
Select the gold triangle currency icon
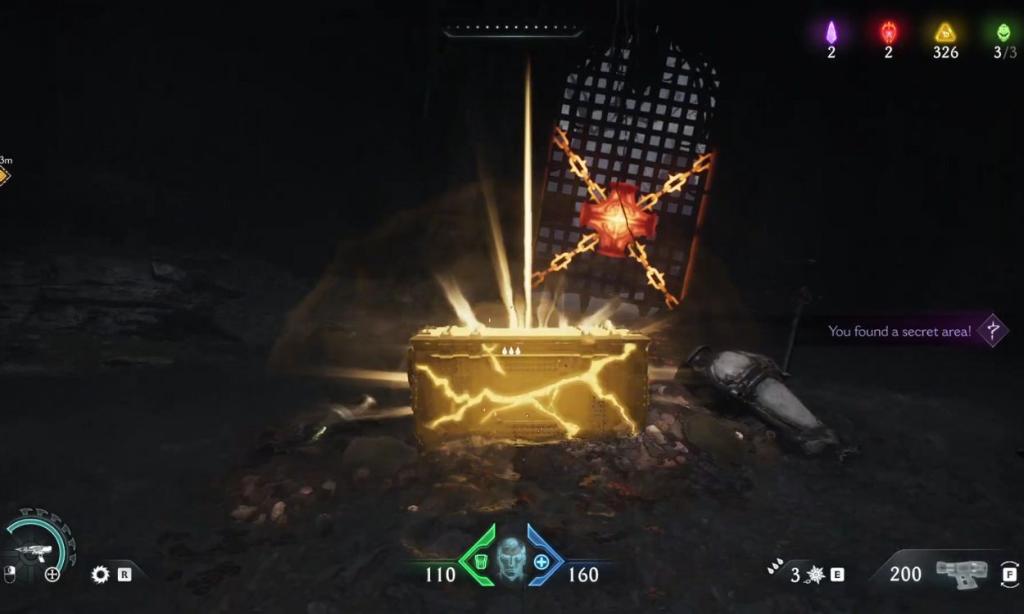pos(945,32)
